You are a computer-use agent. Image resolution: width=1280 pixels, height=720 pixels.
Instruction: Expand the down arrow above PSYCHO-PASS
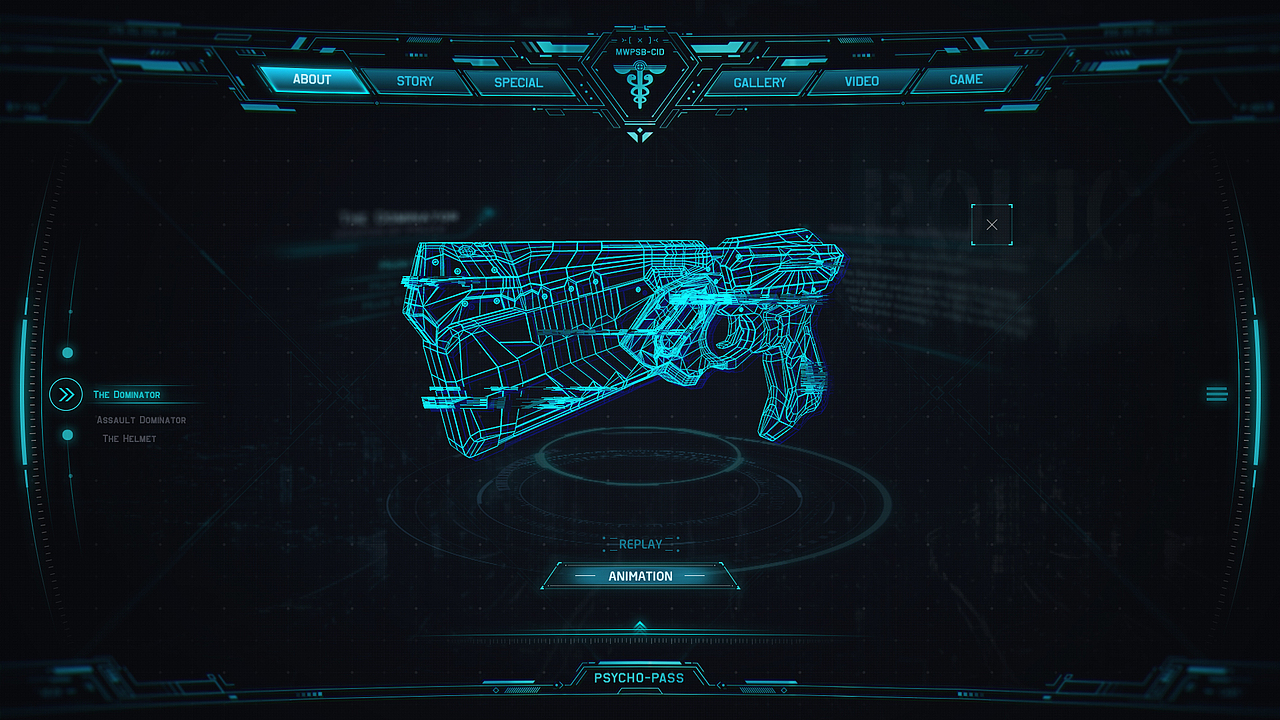pos(640,627)
